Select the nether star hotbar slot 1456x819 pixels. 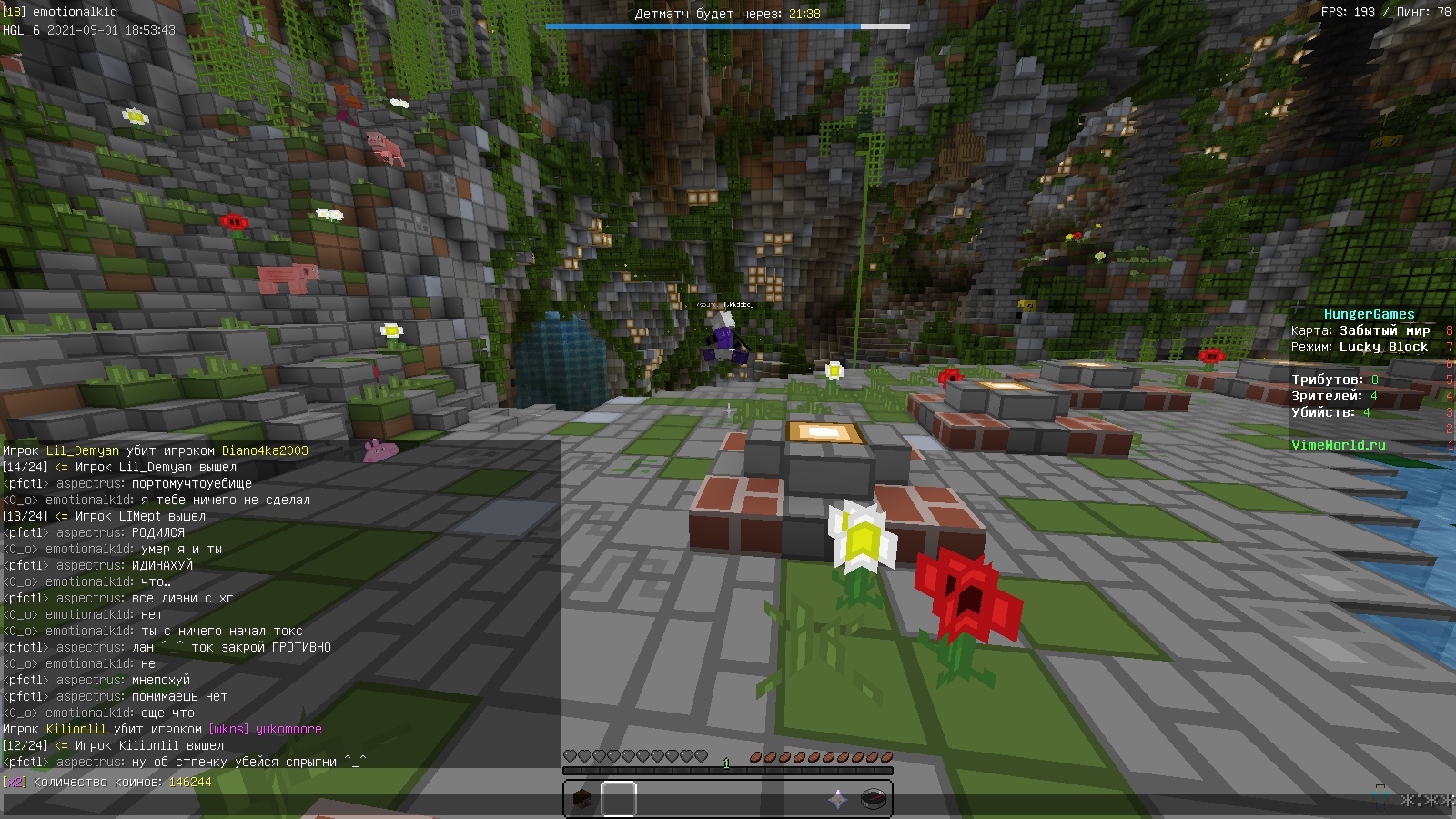tap(837, 800)
